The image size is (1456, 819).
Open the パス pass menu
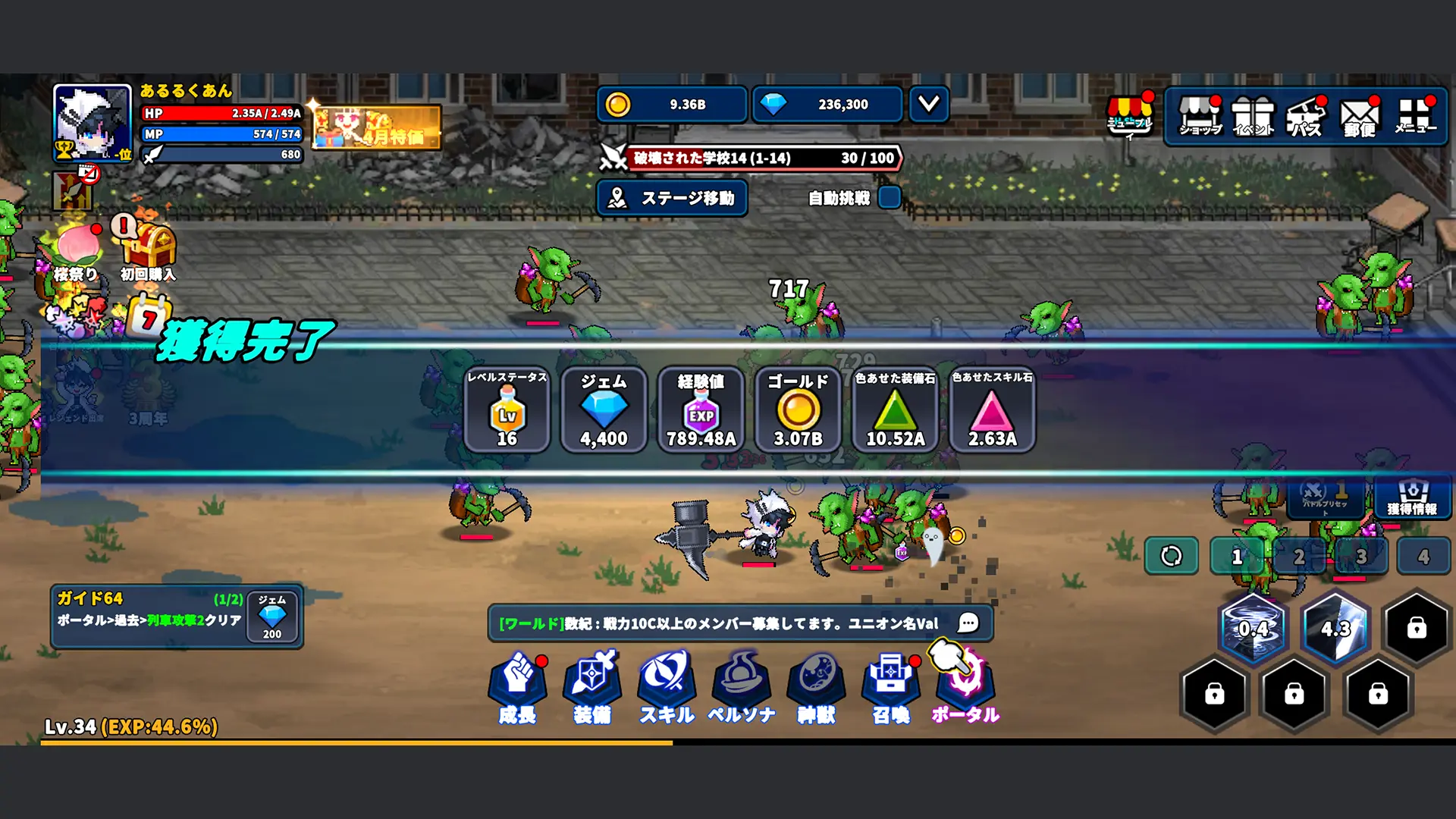1306,116
